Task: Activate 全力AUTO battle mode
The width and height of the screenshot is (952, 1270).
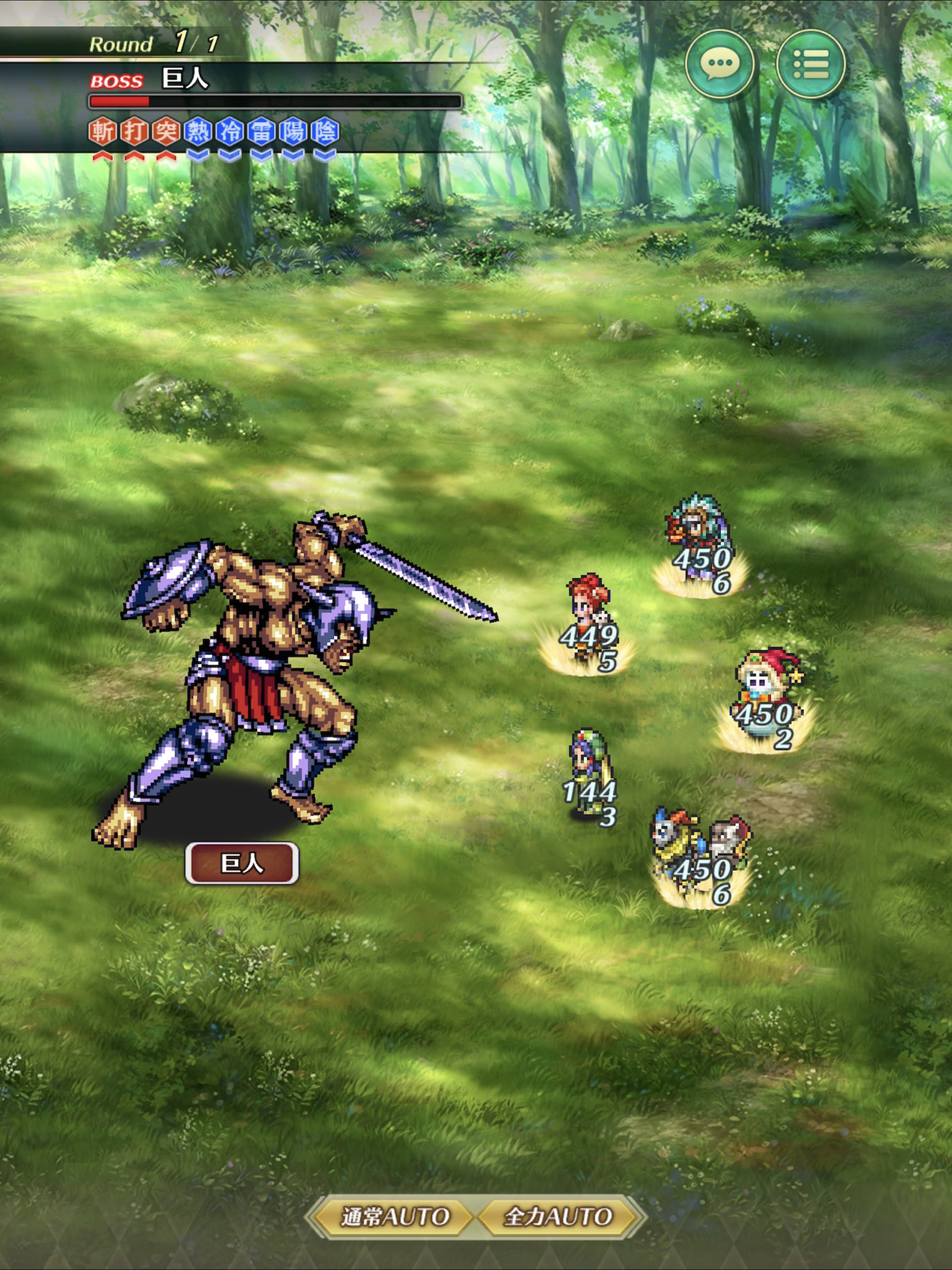Action: click(557, 1217)
